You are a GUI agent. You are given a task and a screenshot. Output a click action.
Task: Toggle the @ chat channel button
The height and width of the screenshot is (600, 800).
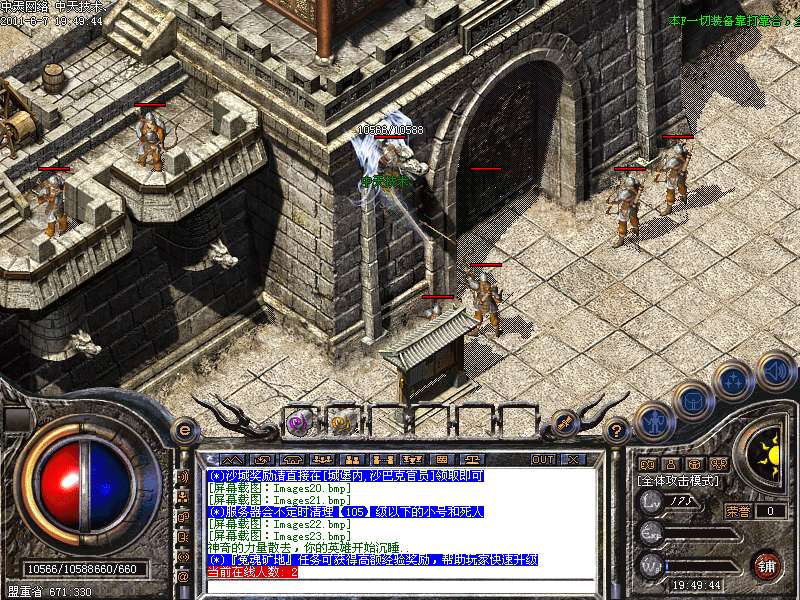tap(183, 577)
